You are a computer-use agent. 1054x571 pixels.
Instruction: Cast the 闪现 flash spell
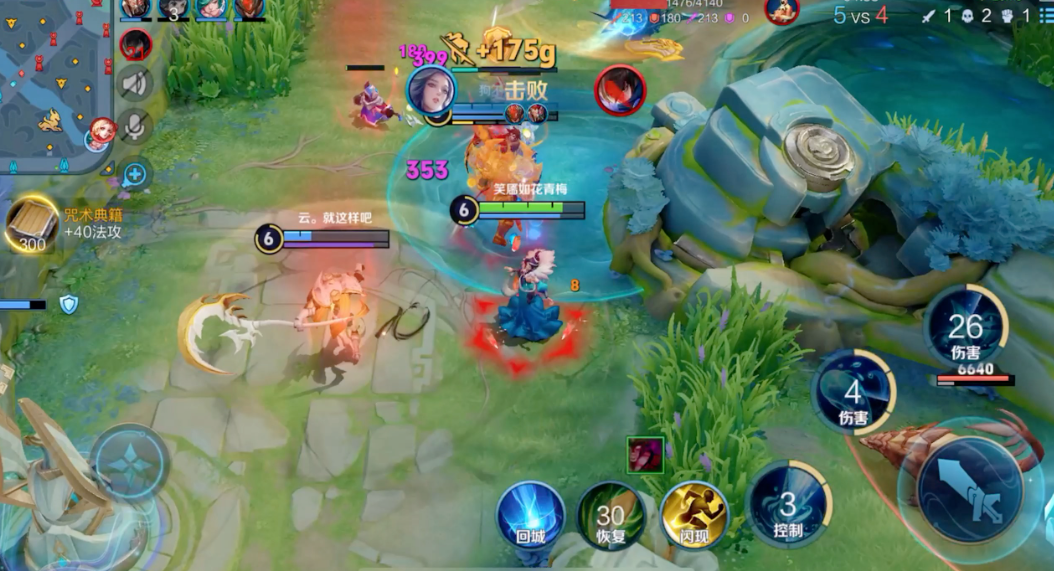click(x=694, y=515)
